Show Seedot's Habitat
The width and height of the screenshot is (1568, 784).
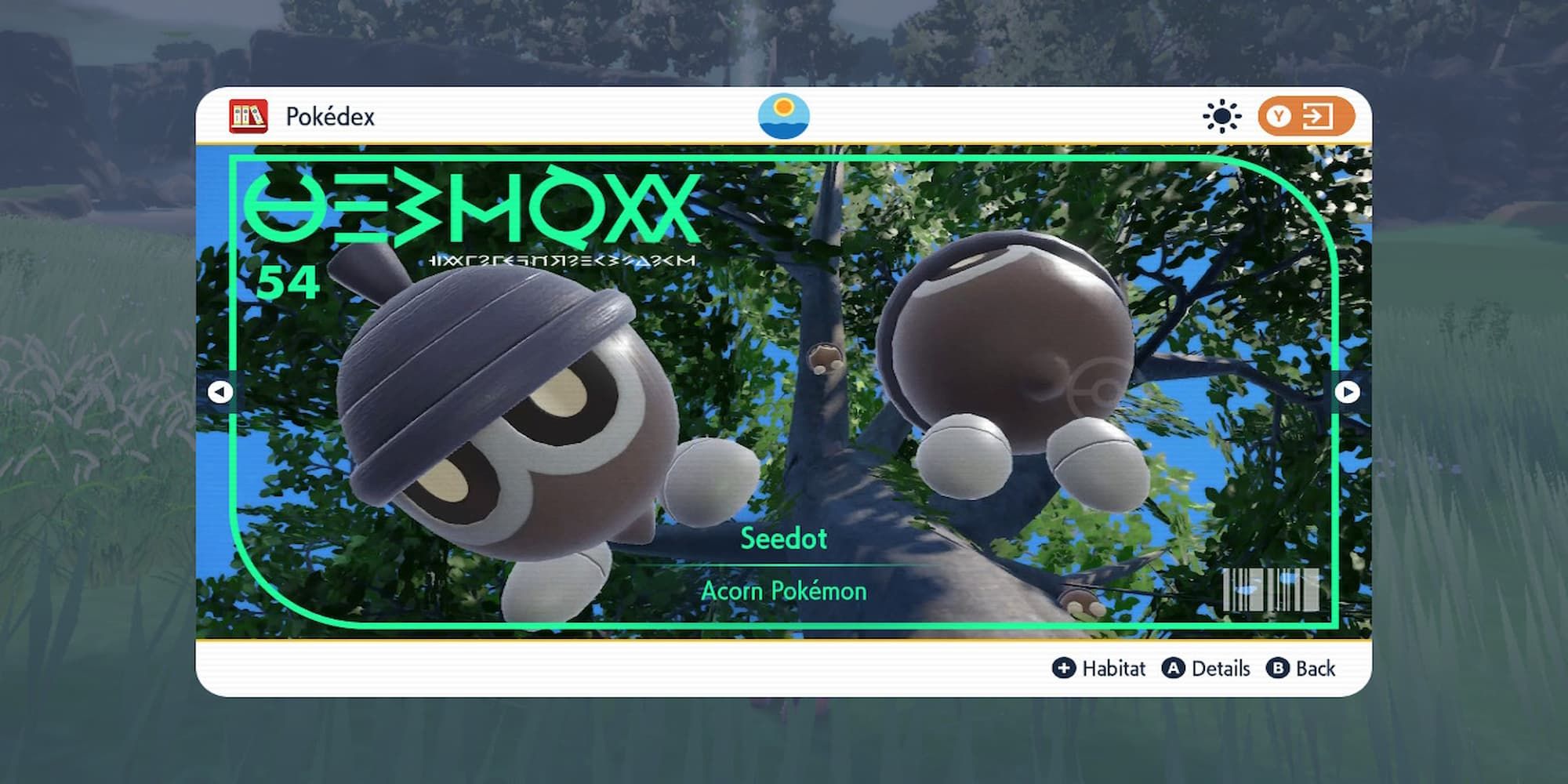pos(1098,668)
